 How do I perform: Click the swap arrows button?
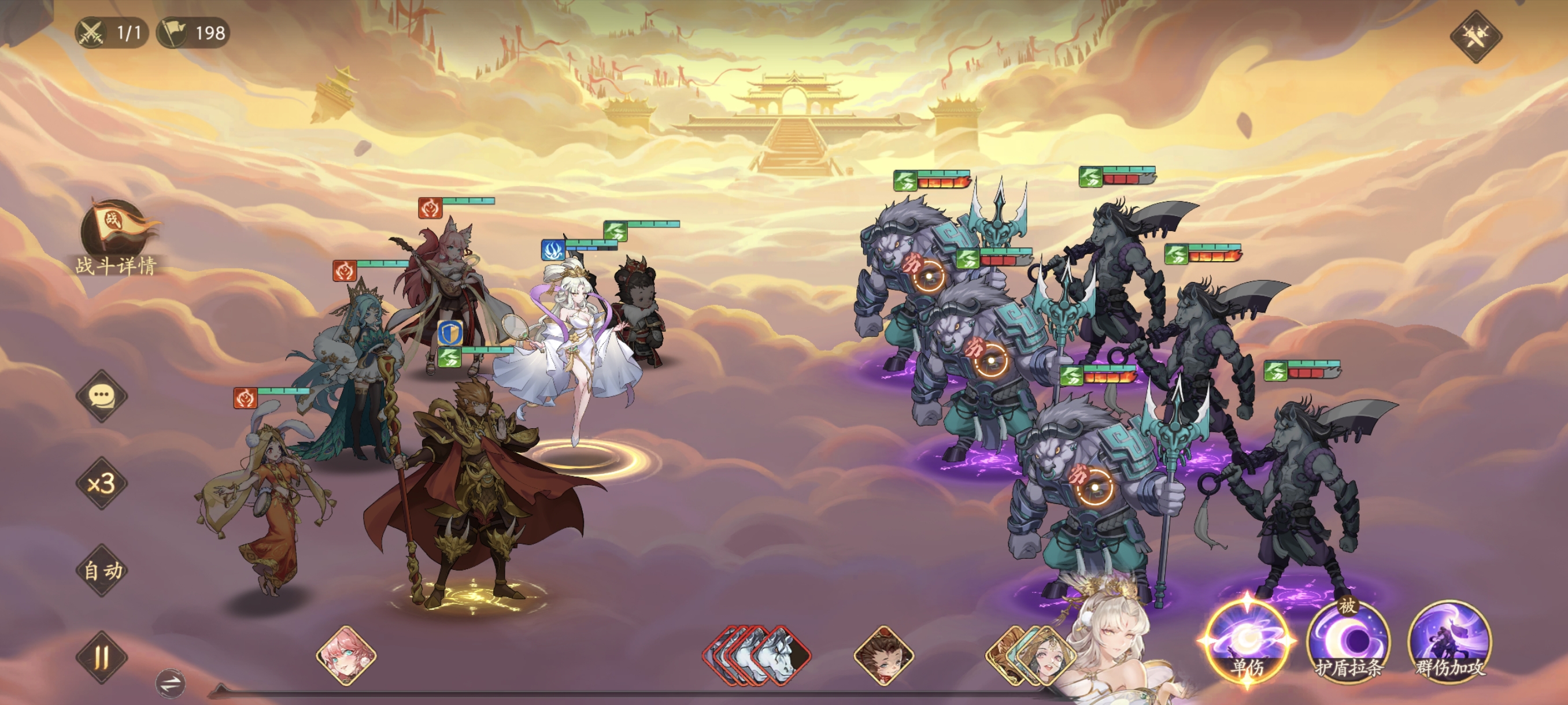171,683
